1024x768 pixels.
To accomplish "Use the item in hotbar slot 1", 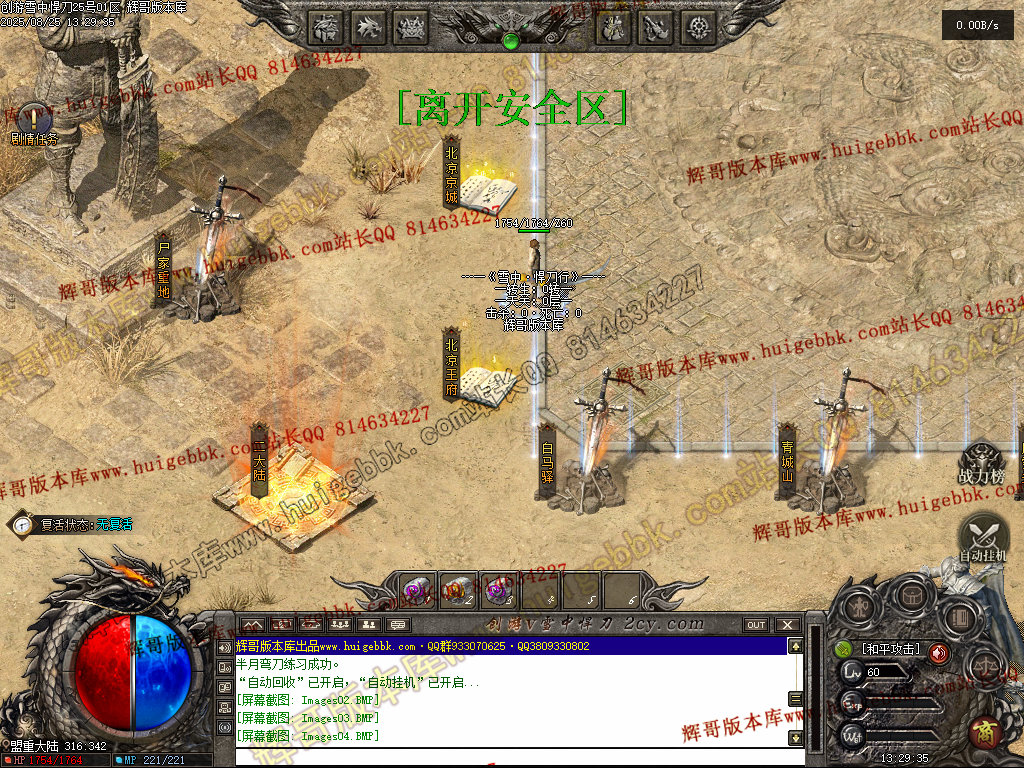I will pos(417,591).
